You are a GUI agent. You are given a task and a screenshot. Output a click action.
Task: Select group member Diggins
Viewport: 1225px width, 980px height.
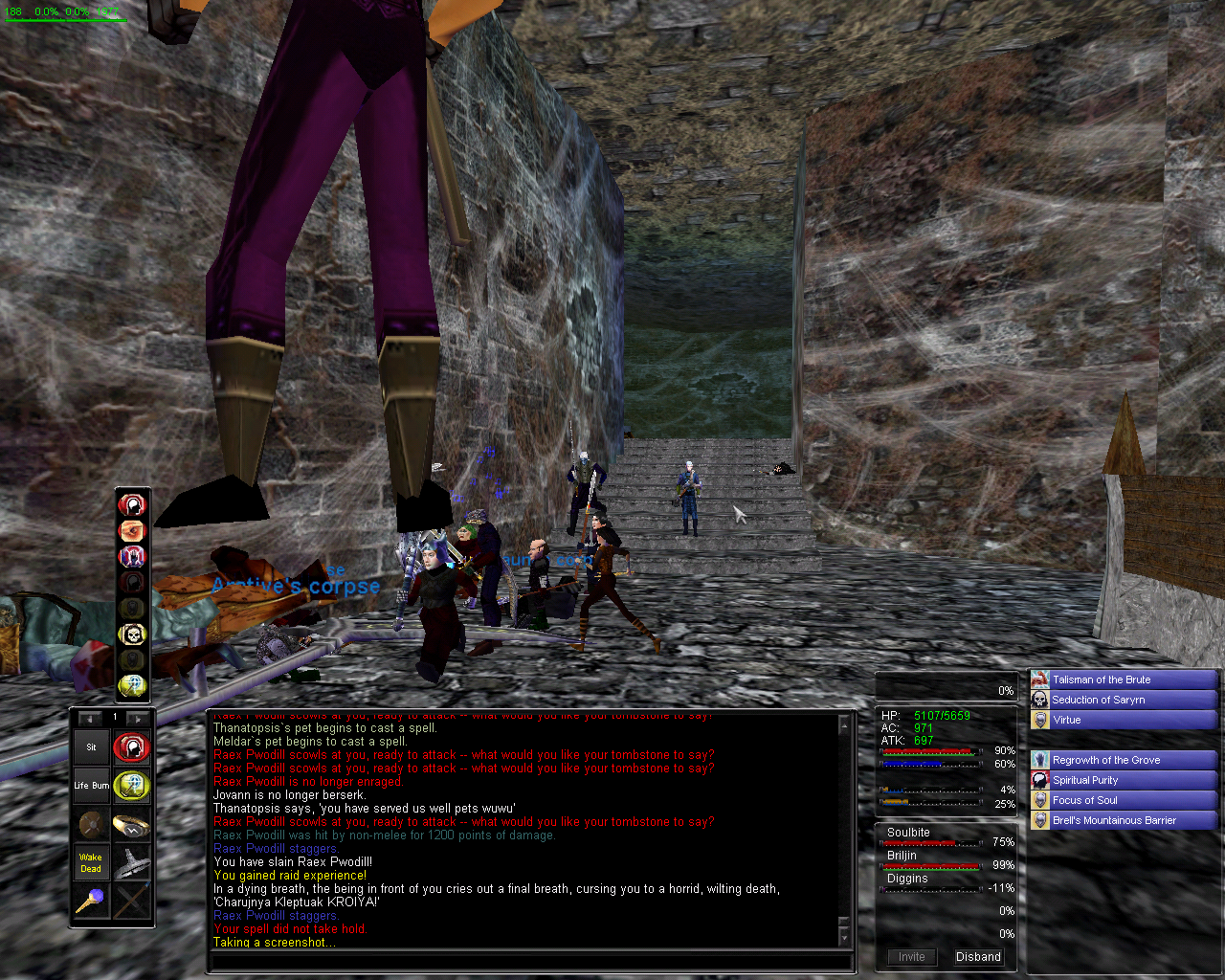click(907, 879)
